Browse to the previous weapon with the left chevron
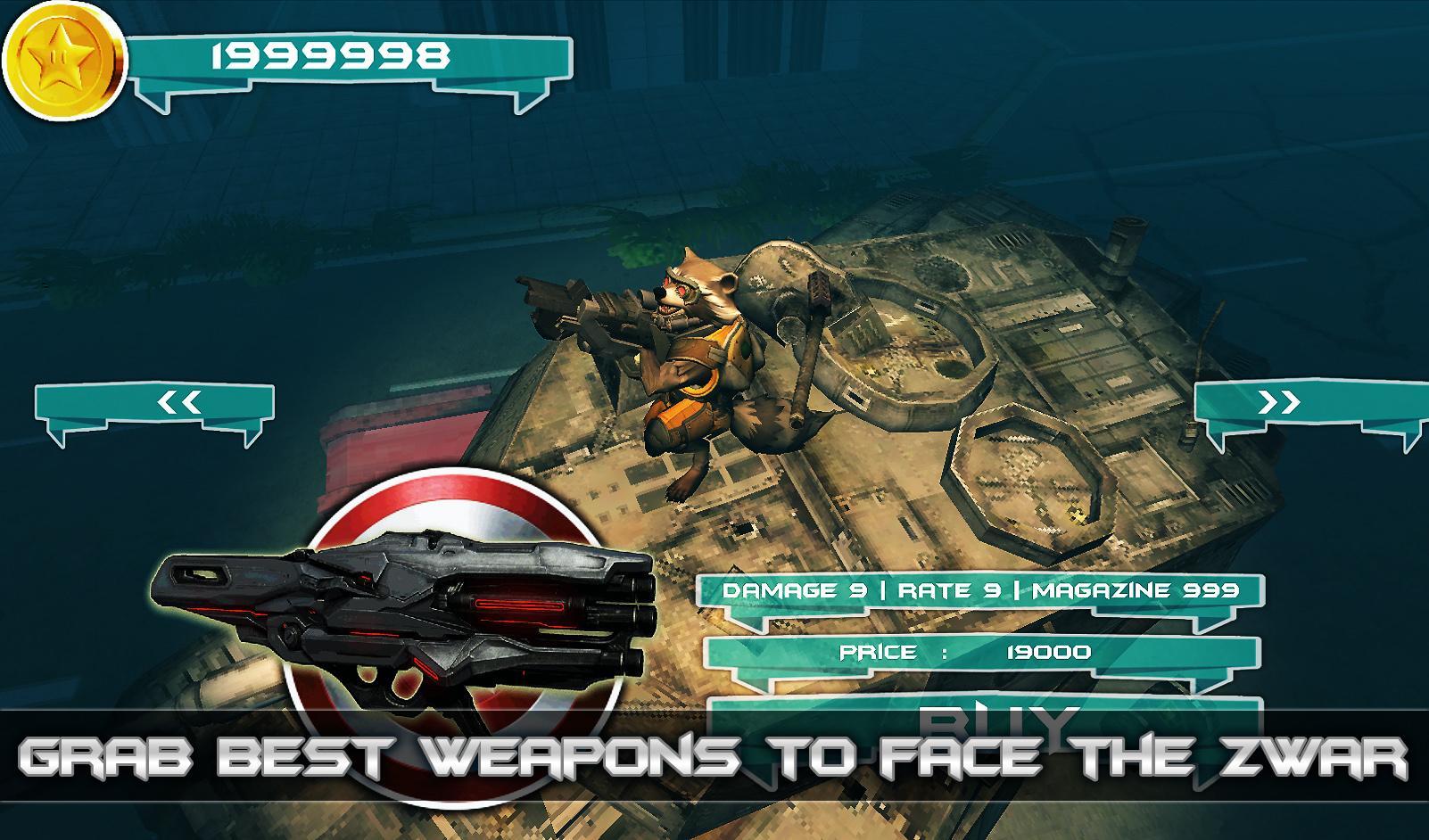1429x840 pixels. [178, 401]
